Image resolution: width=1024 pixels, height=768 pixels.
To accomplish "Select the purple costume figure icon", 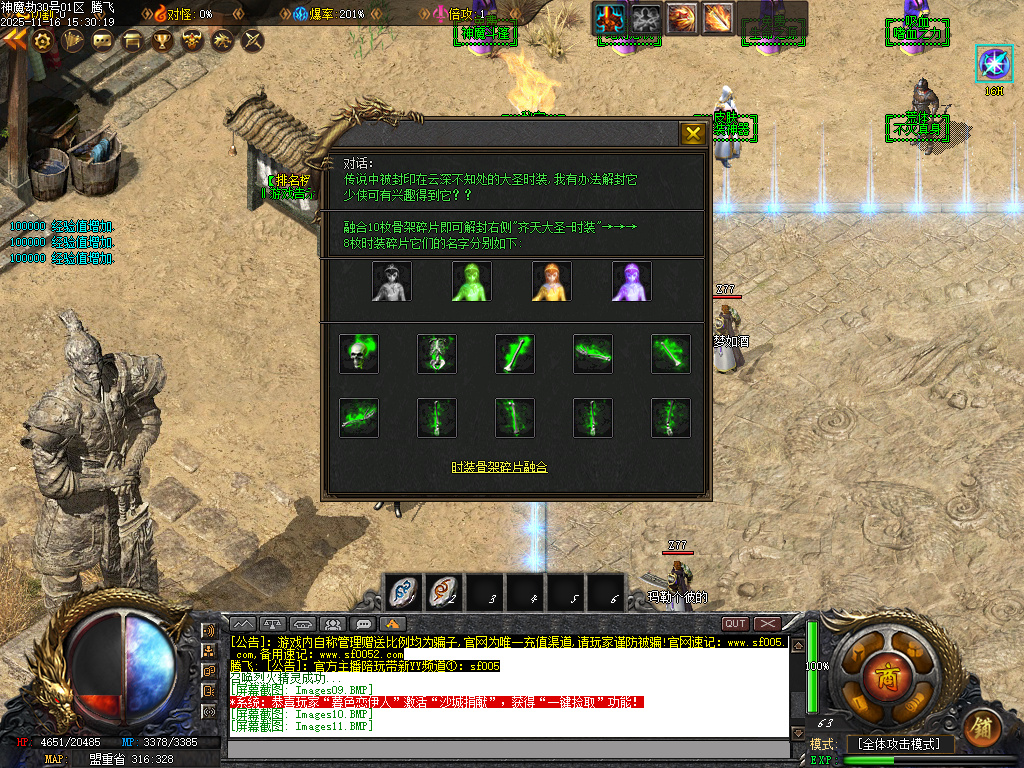I will click(x=631, y=282).
